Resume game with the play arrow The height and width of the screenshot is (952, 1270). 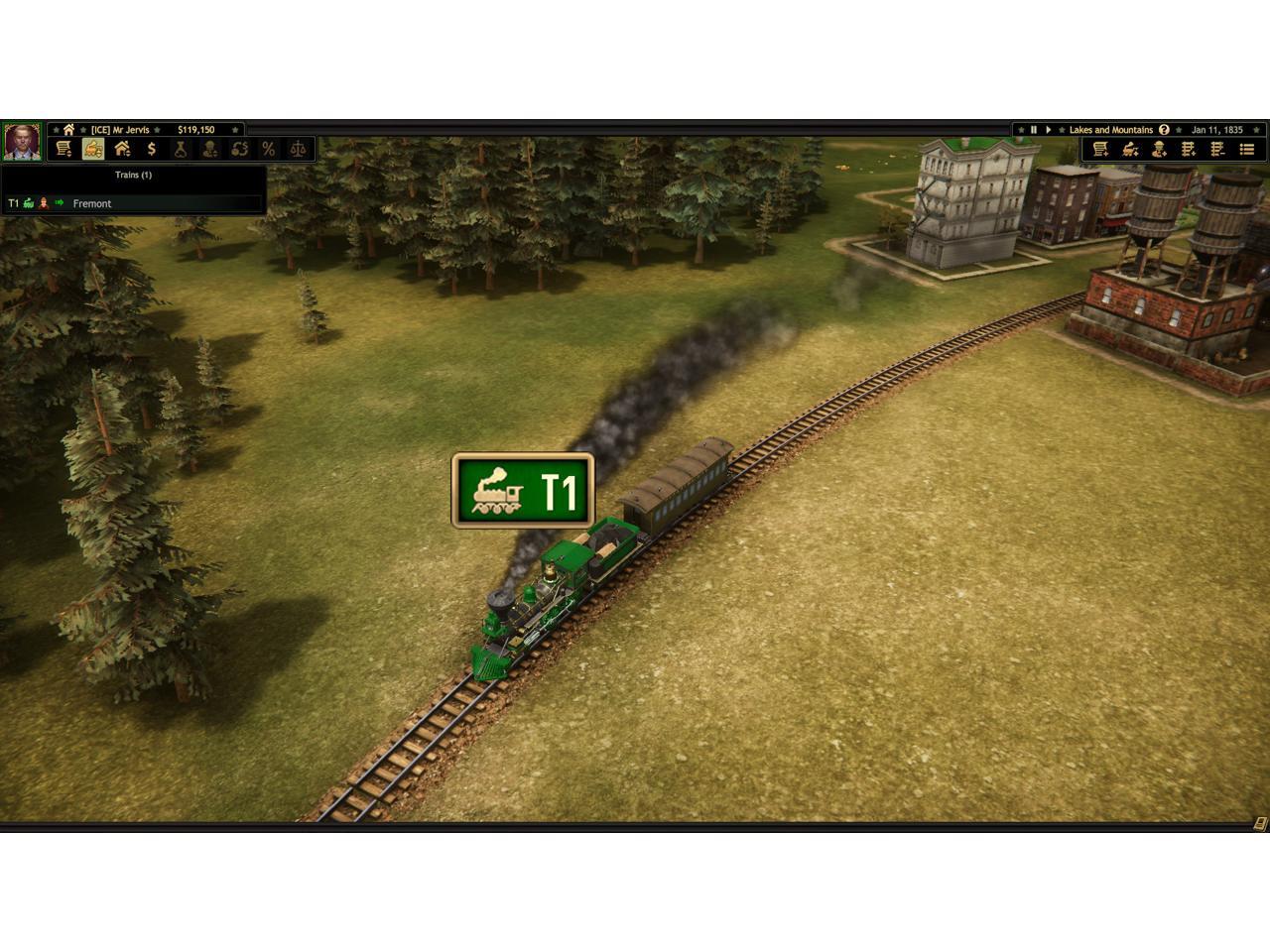point(1048,130)
